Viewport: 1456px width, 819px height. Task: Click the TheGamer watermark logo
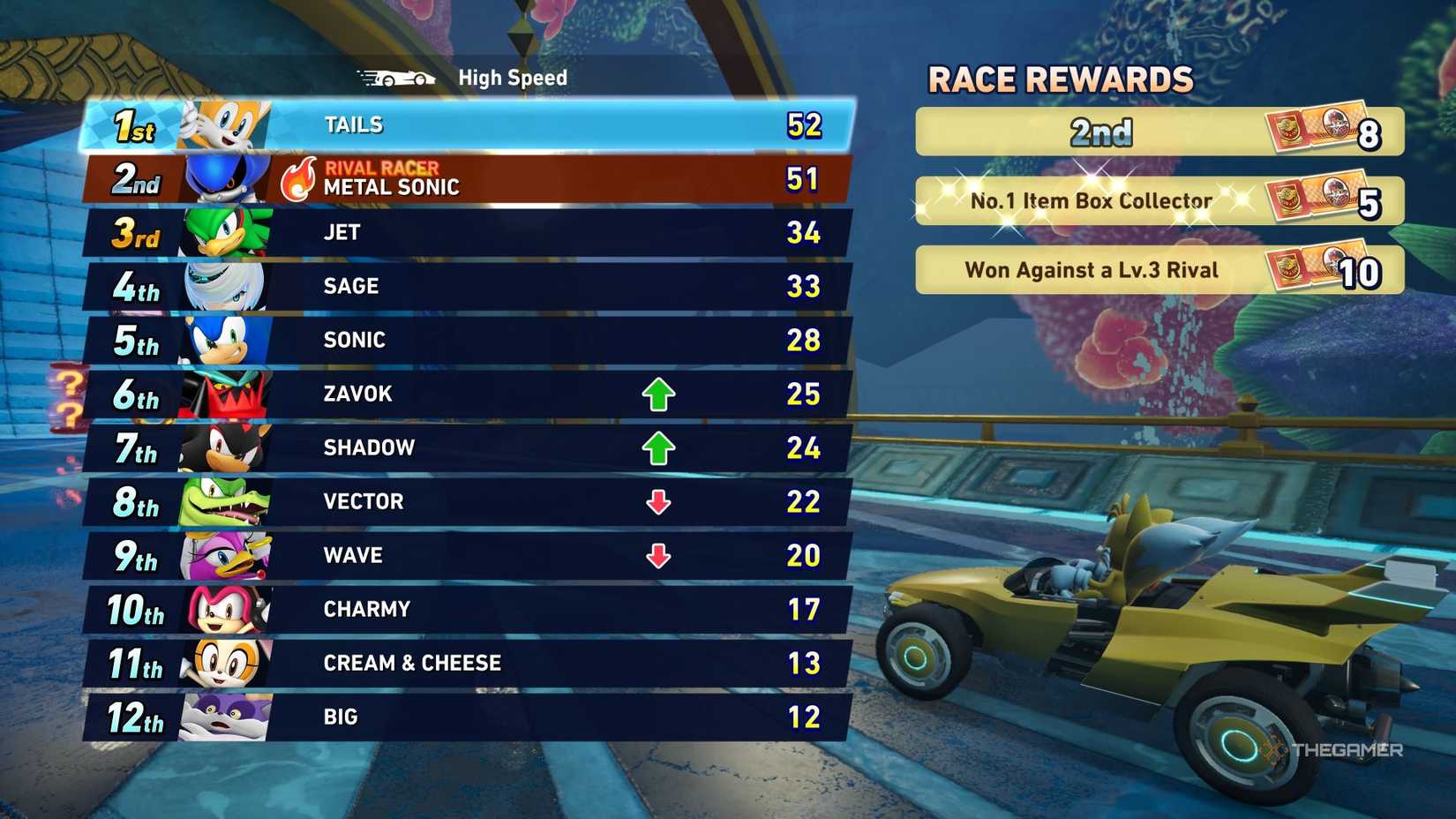point(1335,748)
